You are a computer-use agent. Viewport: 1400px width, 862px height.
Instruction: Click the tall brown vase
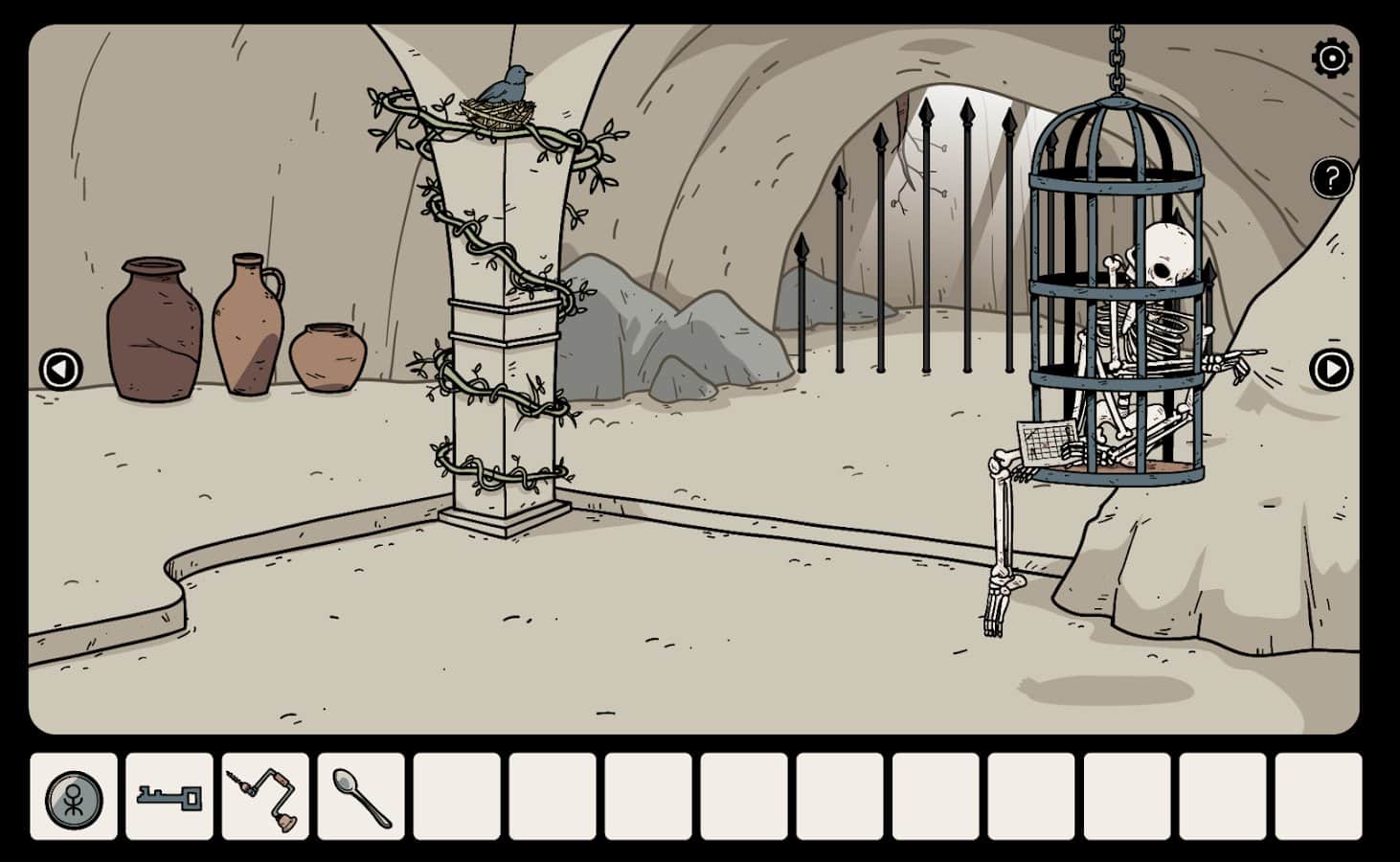click(151, 326)
